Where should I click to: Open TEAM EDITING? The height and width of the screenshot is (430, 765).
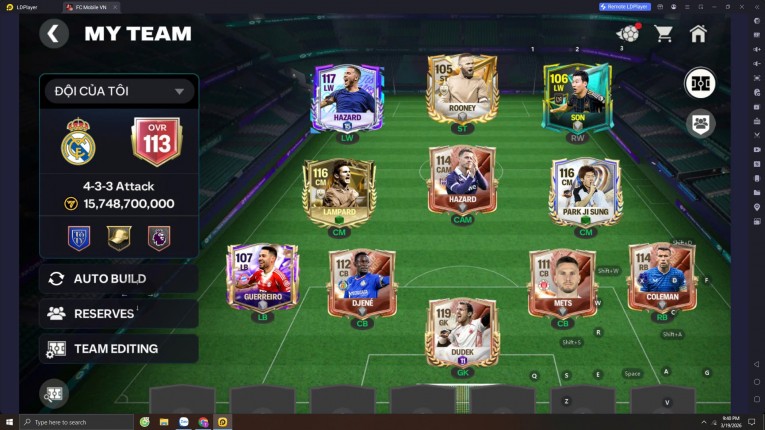tap(118, 349)
